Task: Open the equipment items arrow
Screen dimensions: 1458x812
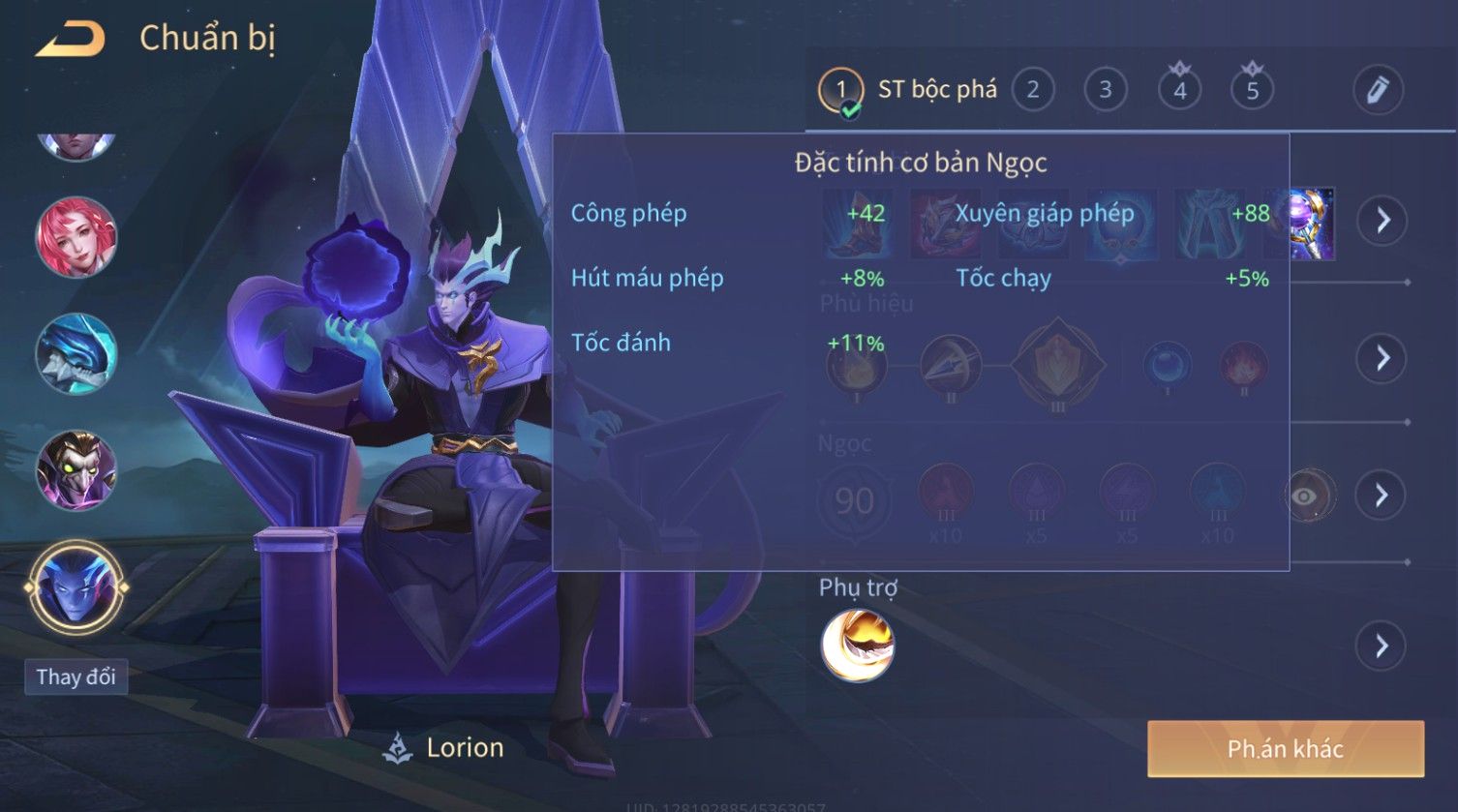Action: (x=1382, y=221)
